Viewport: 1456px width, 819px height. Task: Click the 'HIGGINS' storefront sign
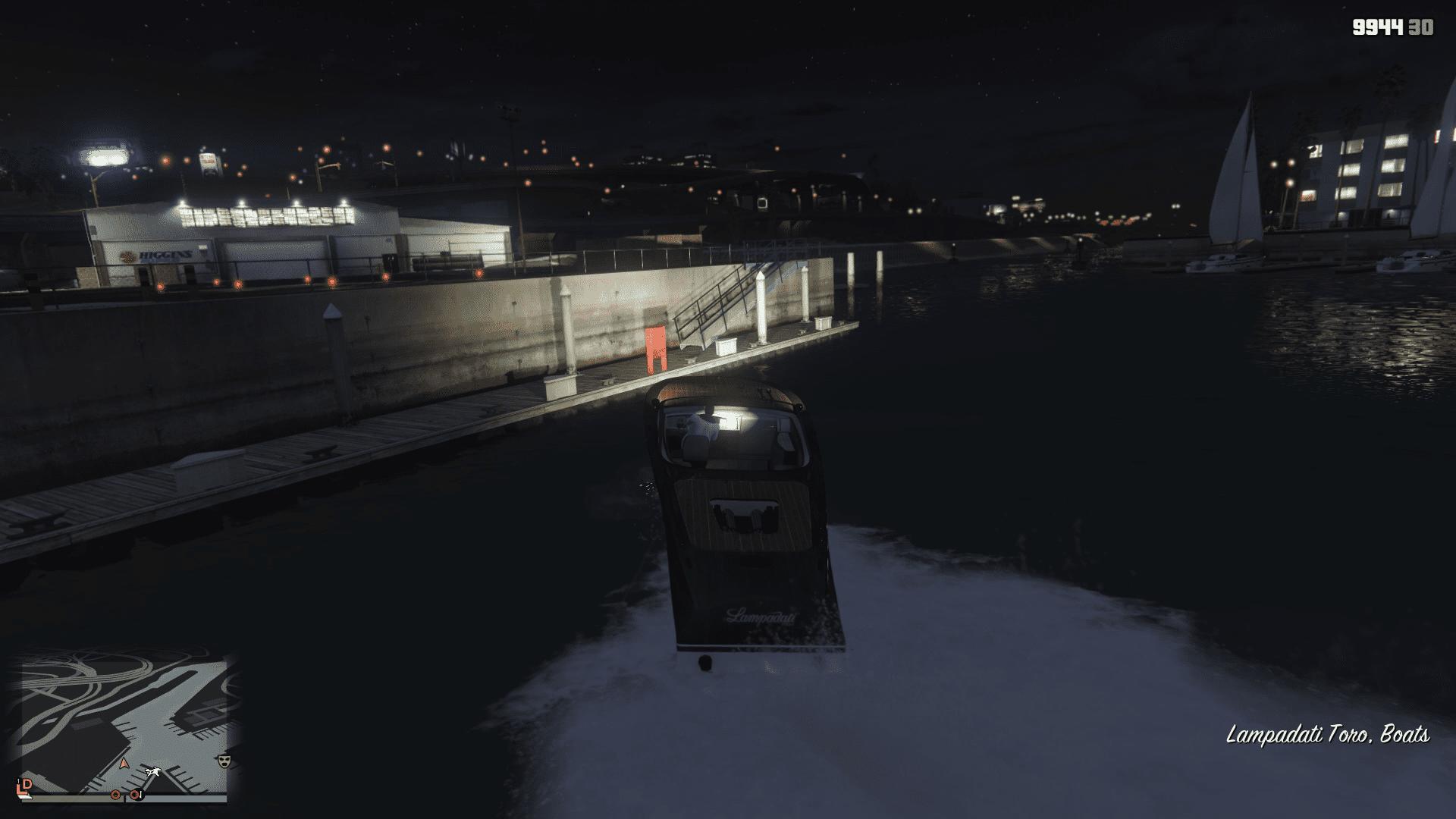[163, 253]
